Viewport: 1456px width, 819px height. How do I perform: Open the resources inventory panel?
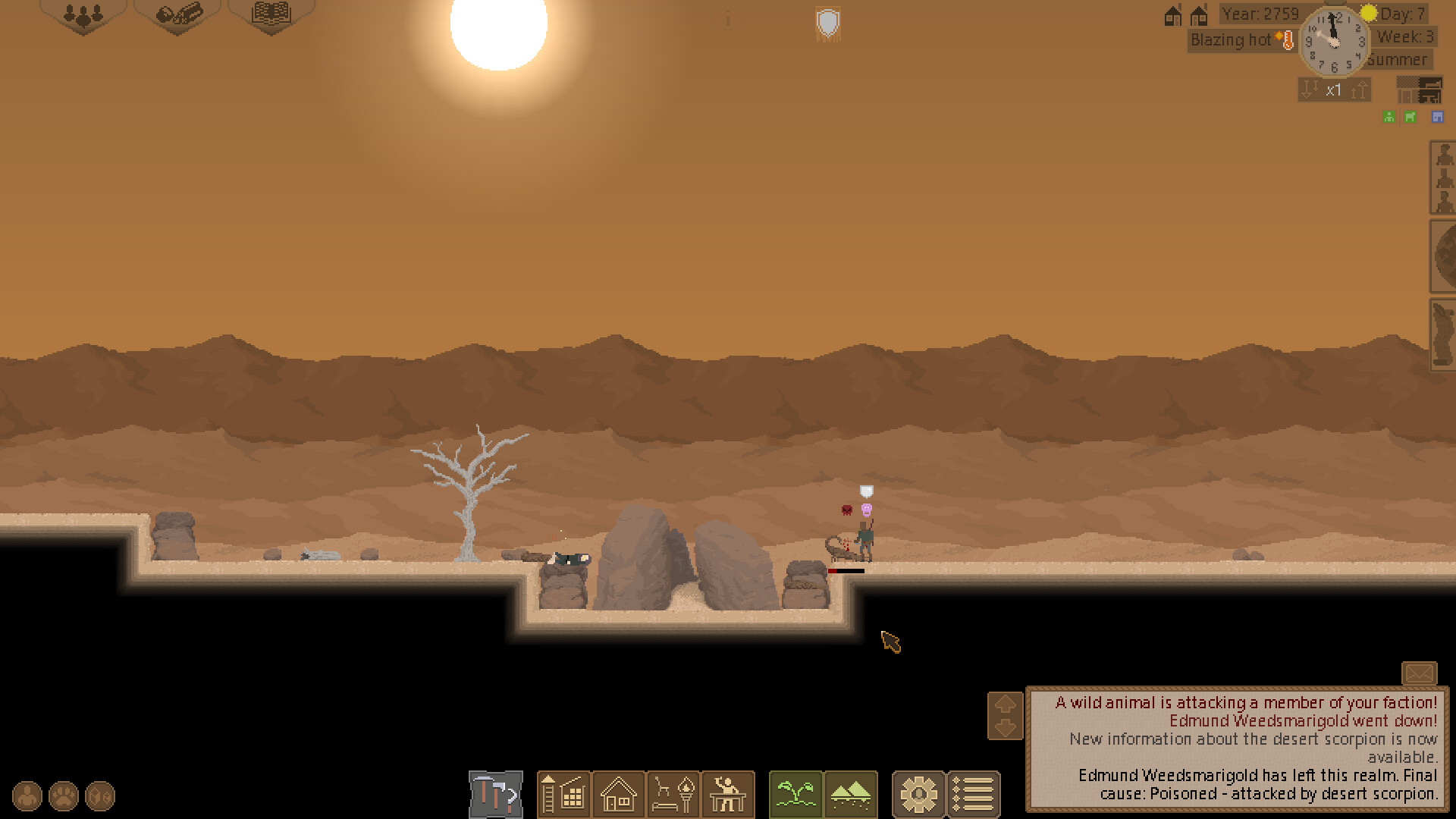pos(177,14)
